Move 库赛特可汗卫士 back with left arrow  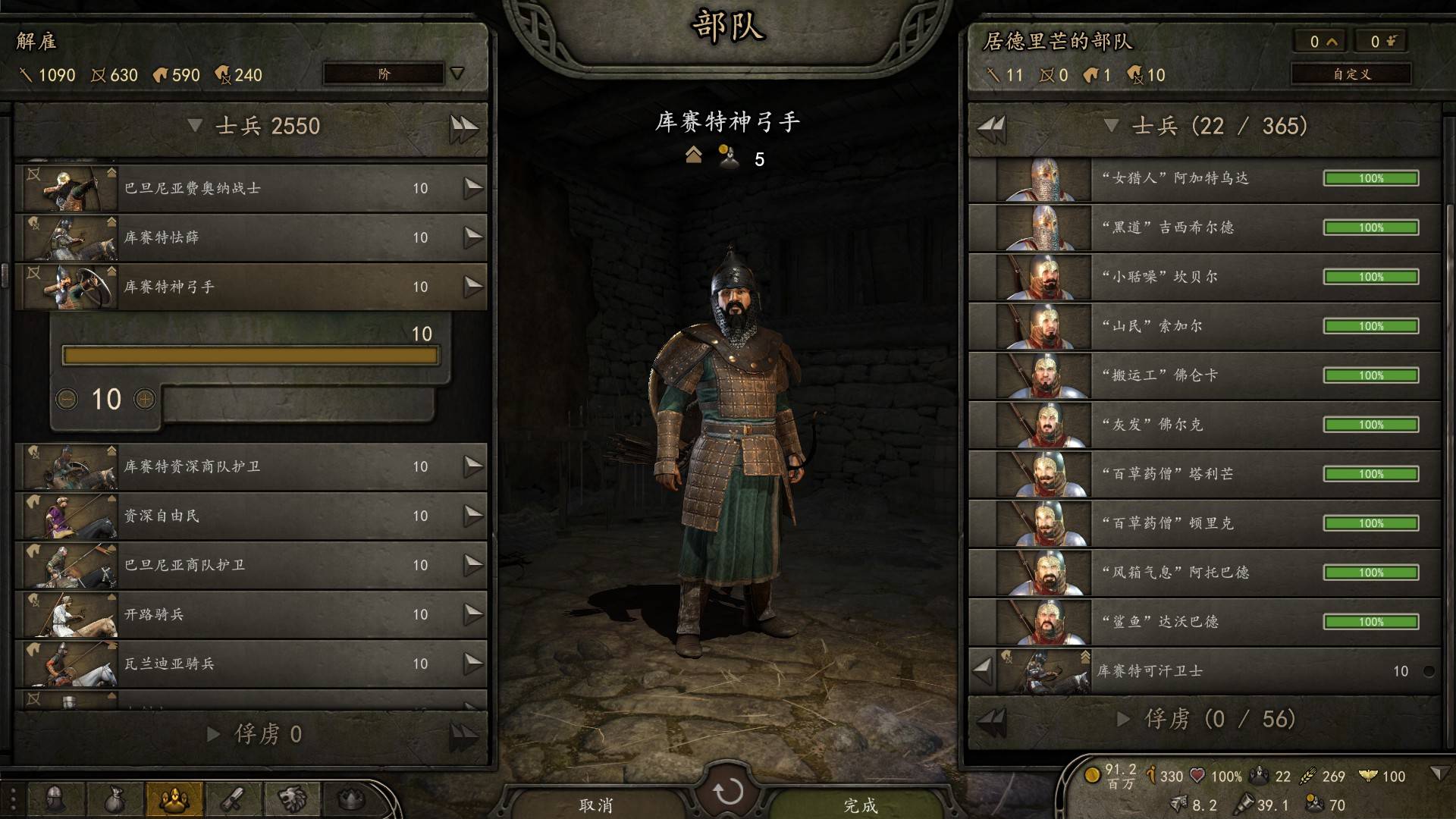(x=983, y=670)
